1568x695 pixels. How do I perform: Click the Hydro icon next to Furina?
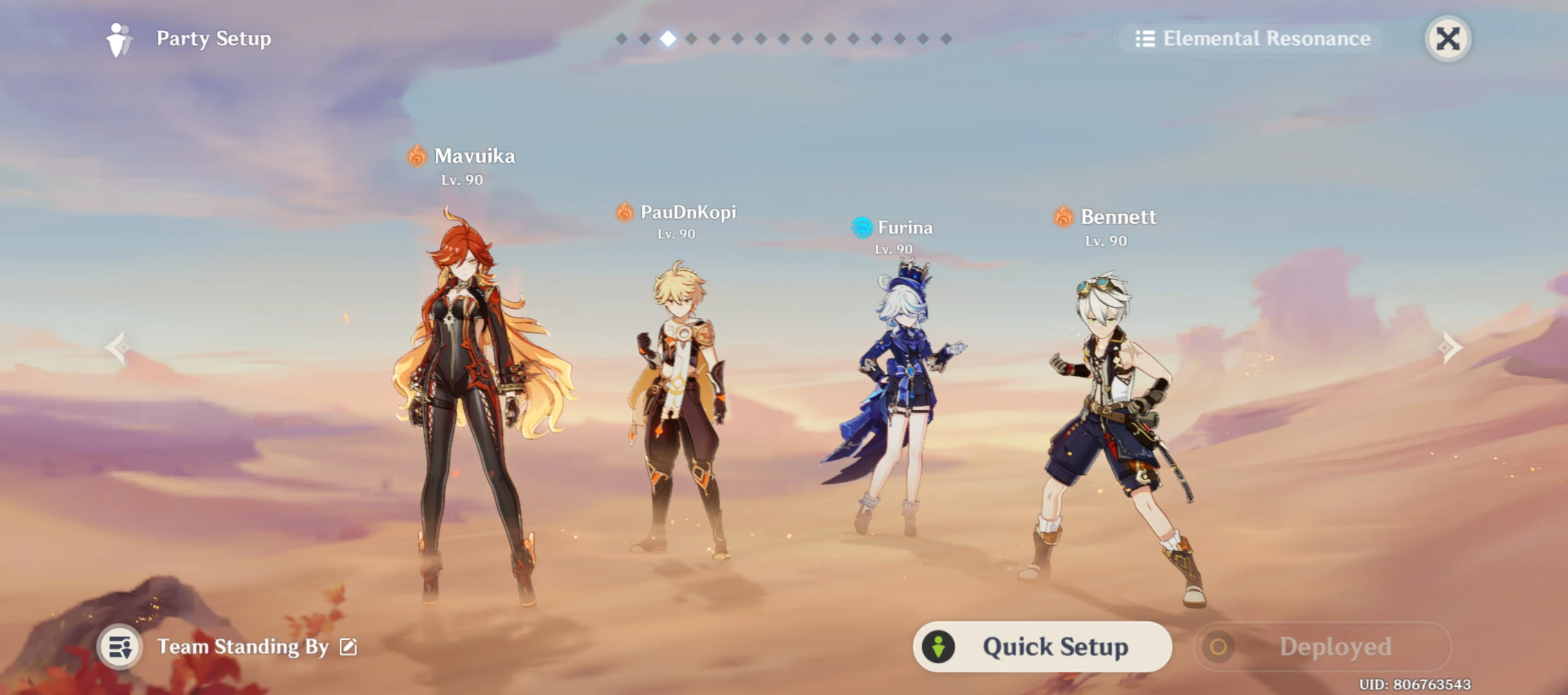click(861, 228)
